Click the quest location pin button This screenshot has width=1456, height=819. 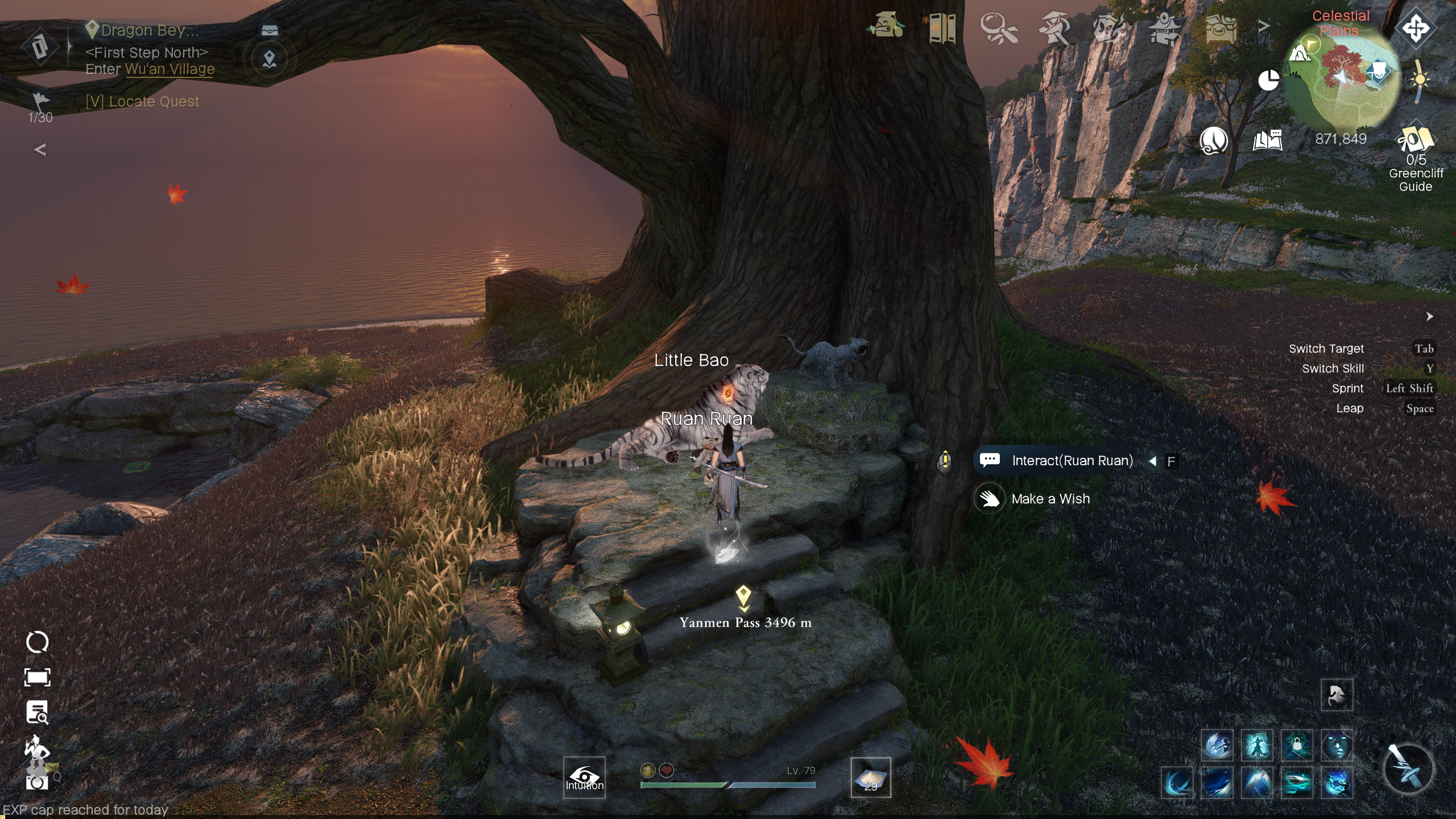[x=270, y=59]
